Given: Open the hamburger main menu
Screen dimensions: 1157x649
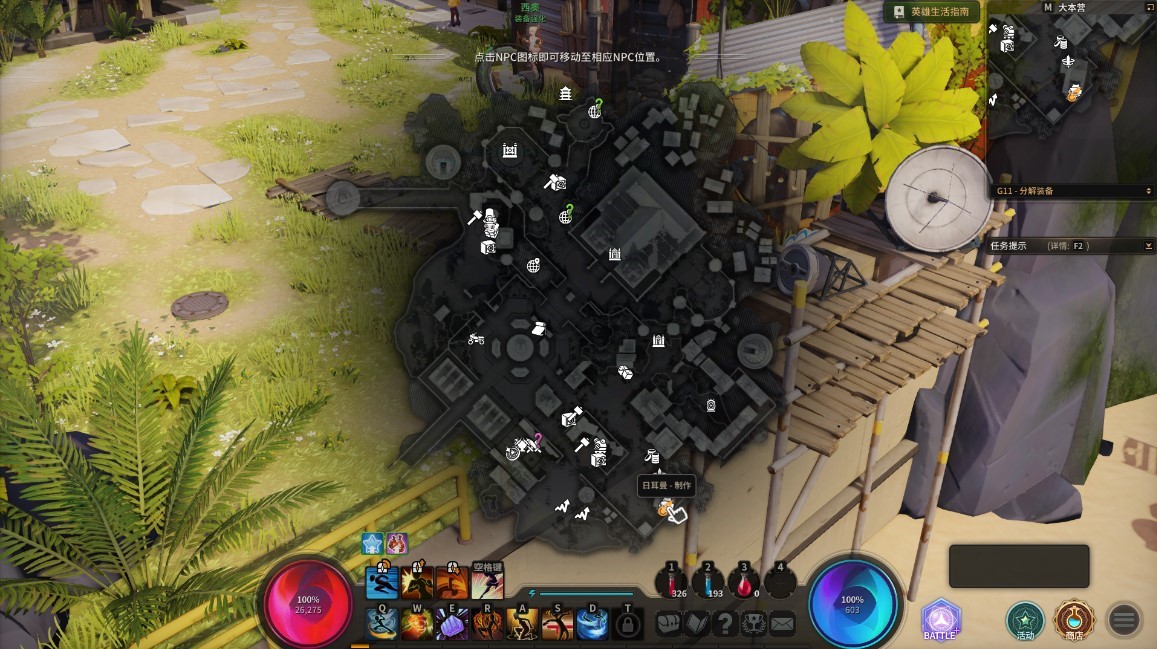Looking at the screenshot, I should click(x=1123, y=620).
